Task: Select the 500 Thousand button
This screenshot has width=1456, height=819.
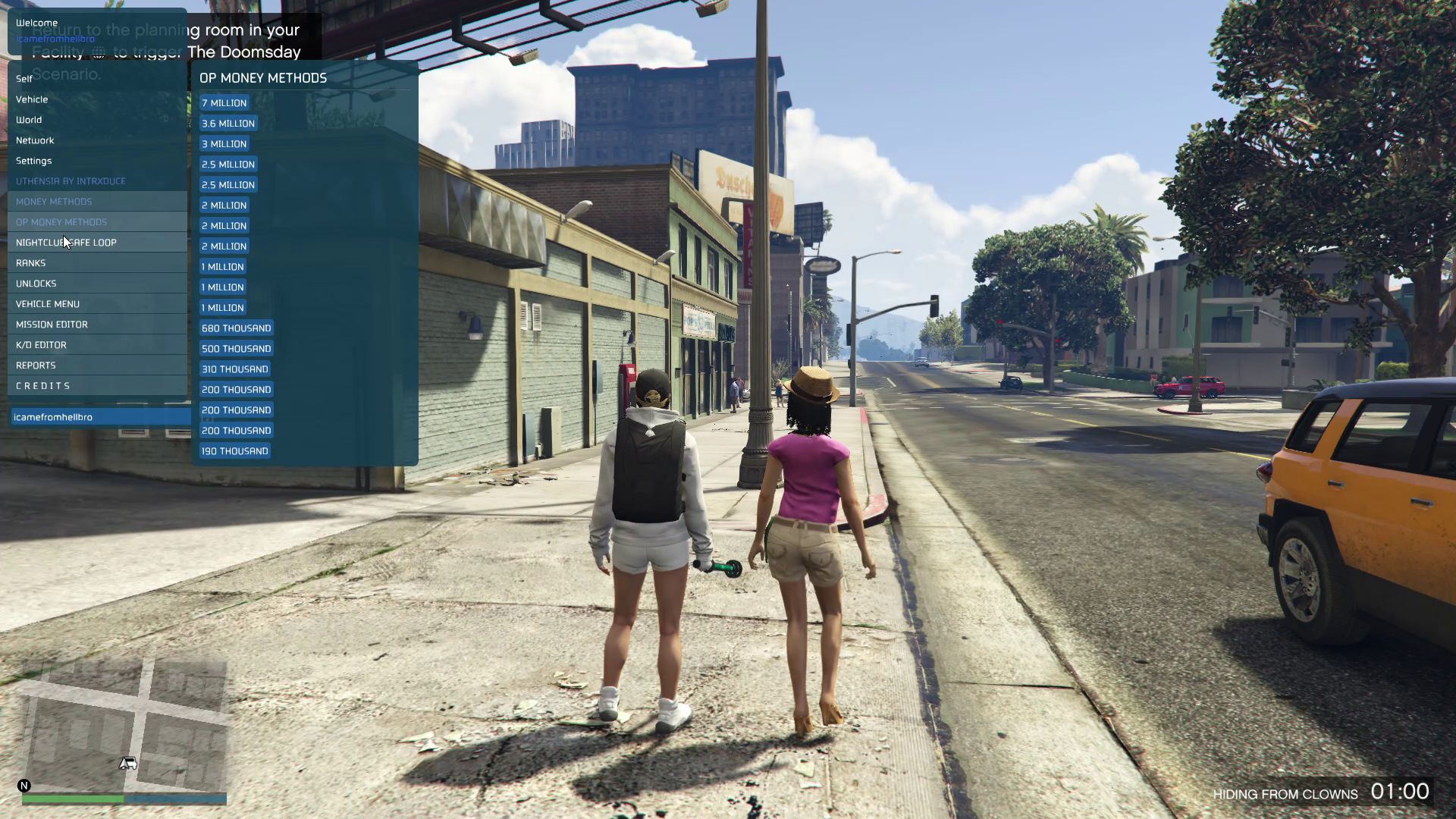Action: point(237,349)
